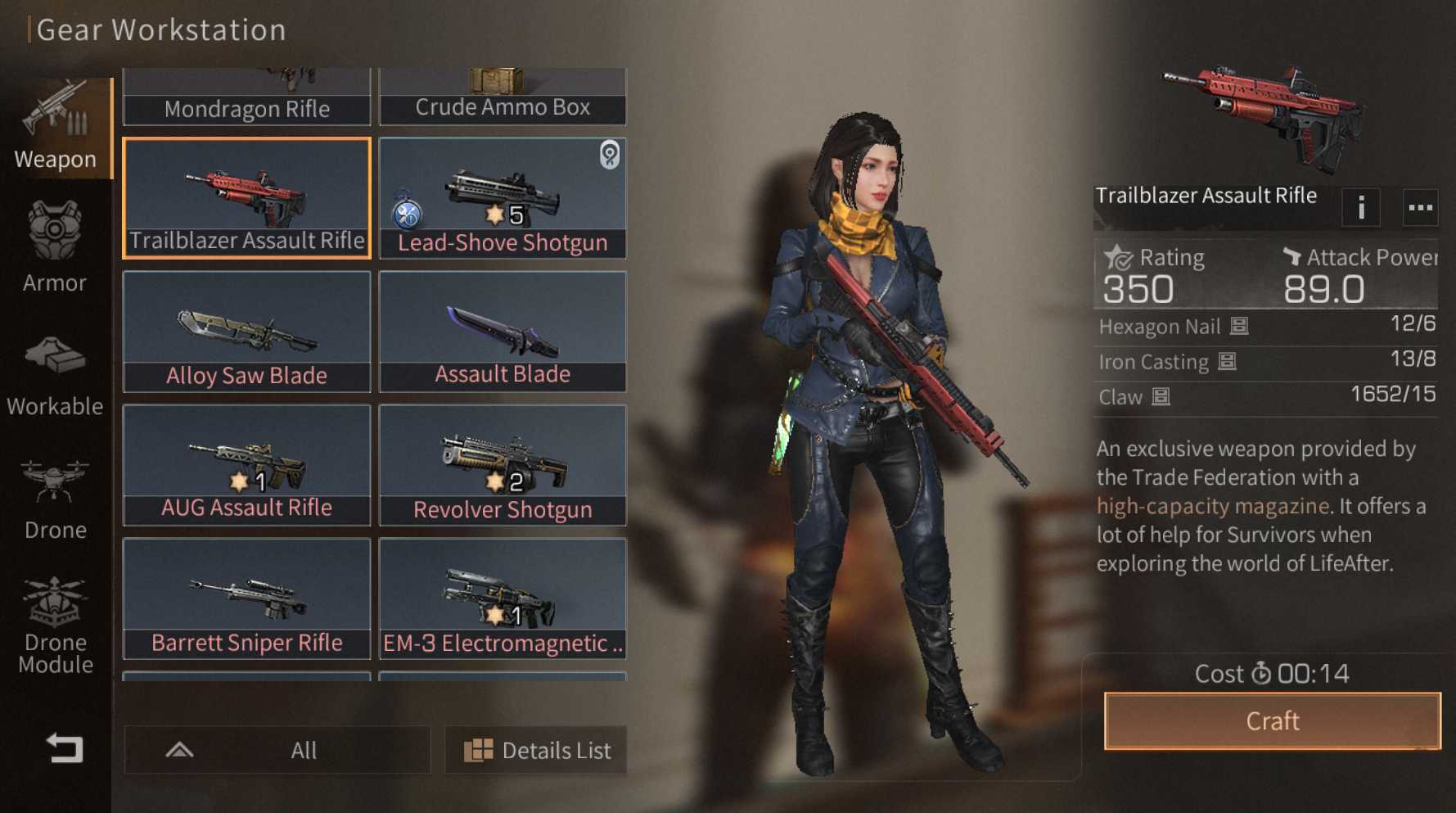This screenshot has height=813, width=1456.
Task: Choose the Crude Ammo Box recipe
Action: pyautogui.click(x=503, y=98)
